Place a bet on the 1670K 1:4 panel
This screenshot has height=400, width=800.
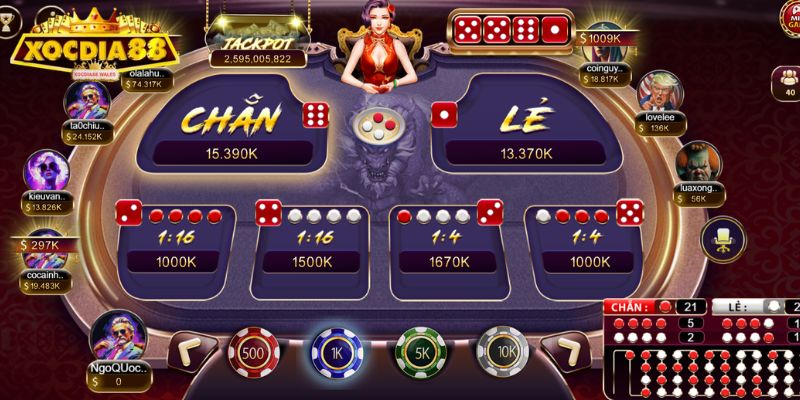click(x=447, y=243)
